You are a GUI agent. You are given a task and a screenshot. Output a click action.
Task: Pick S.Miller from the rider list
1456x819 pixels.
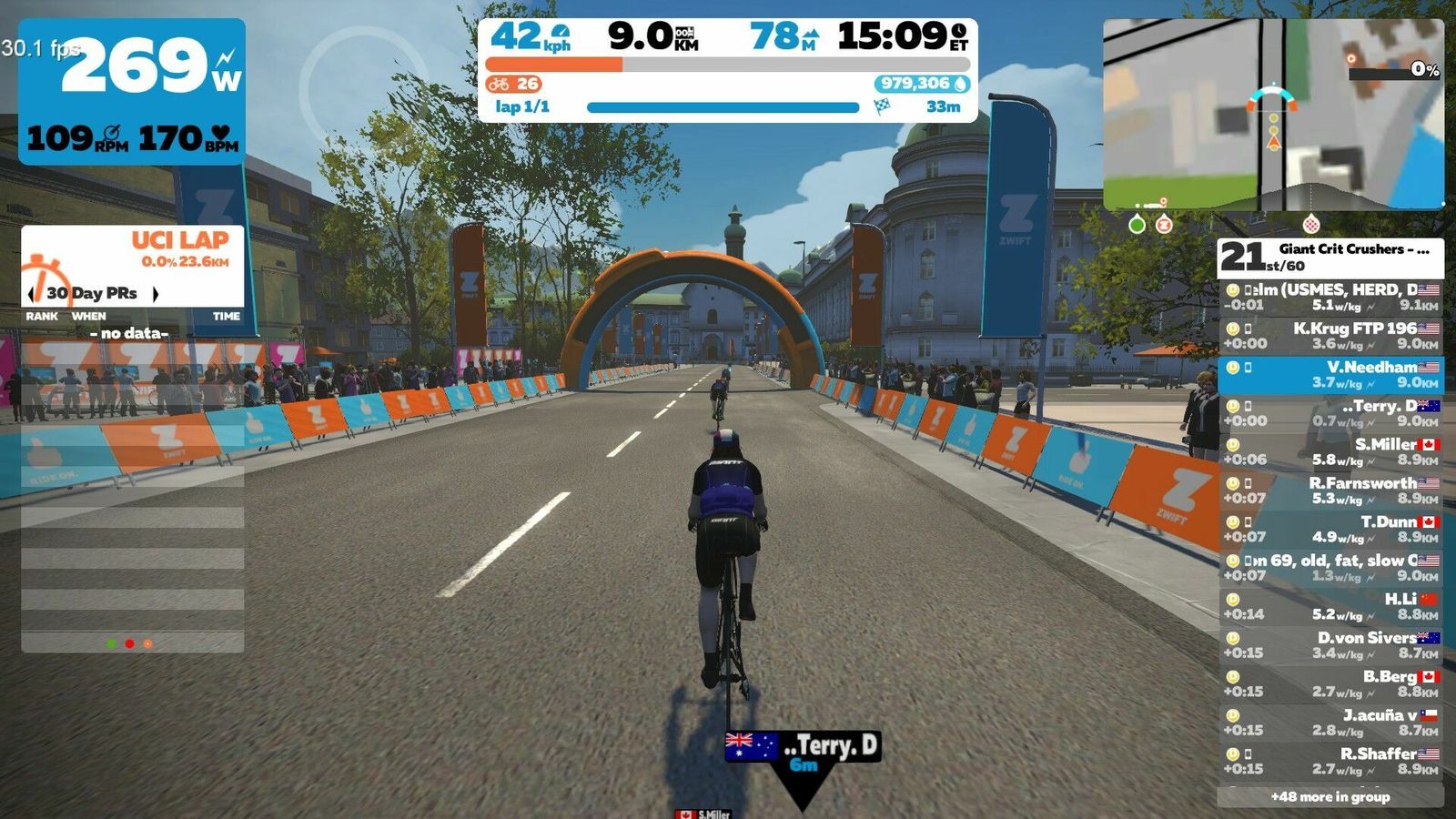coord(1330,452)
